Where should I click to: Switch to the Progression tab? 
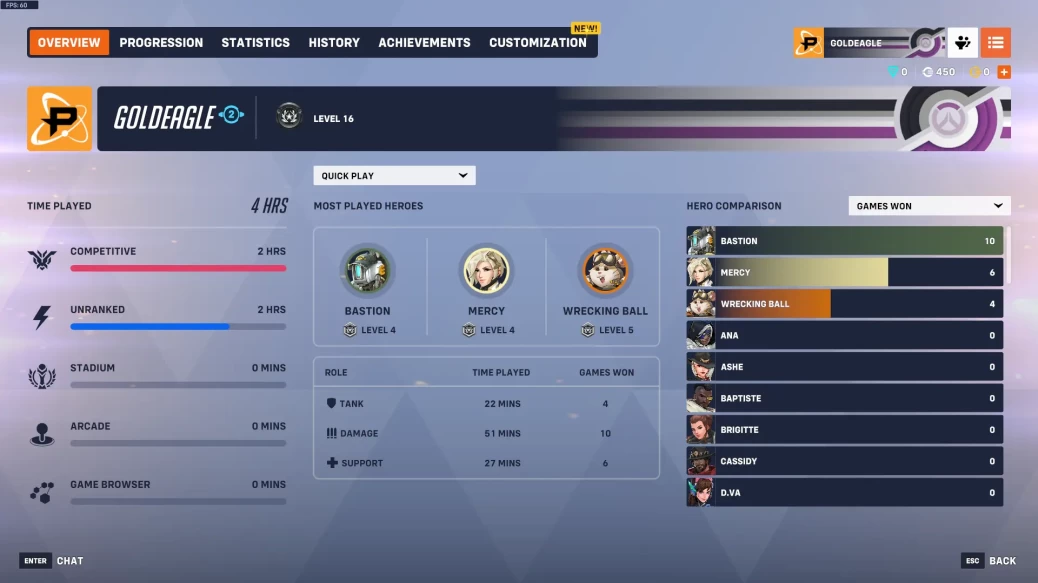click(x=161, y=42)
